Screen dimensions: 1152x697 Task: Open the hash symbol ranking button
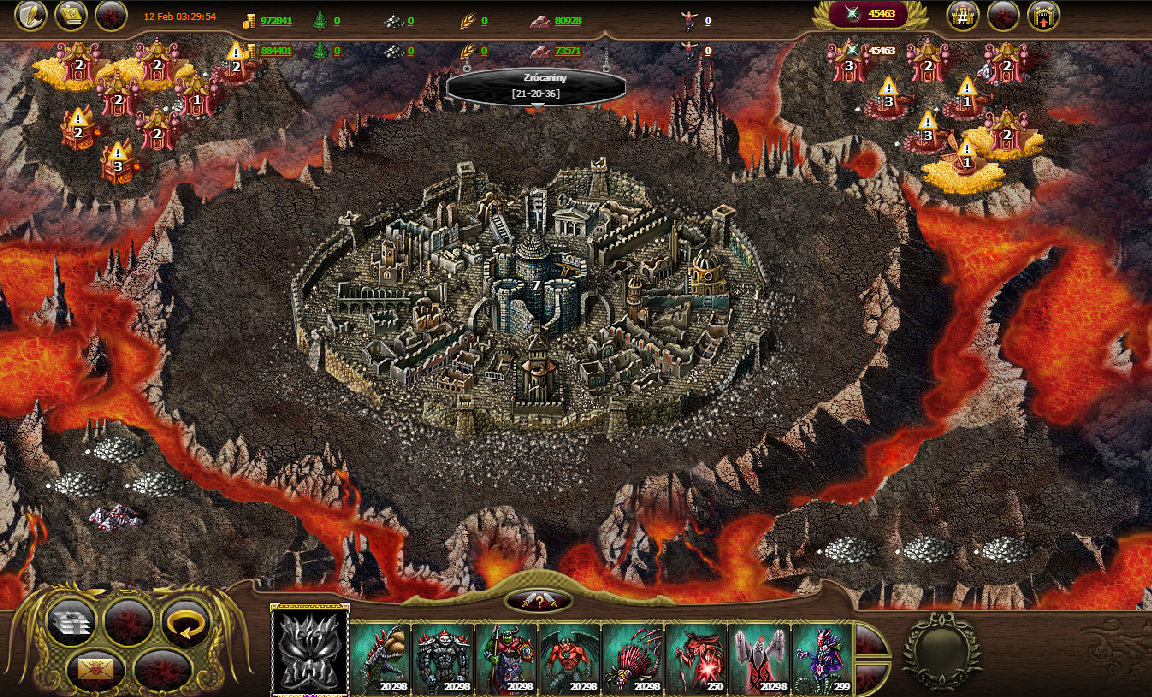click(x=963, y=16)
